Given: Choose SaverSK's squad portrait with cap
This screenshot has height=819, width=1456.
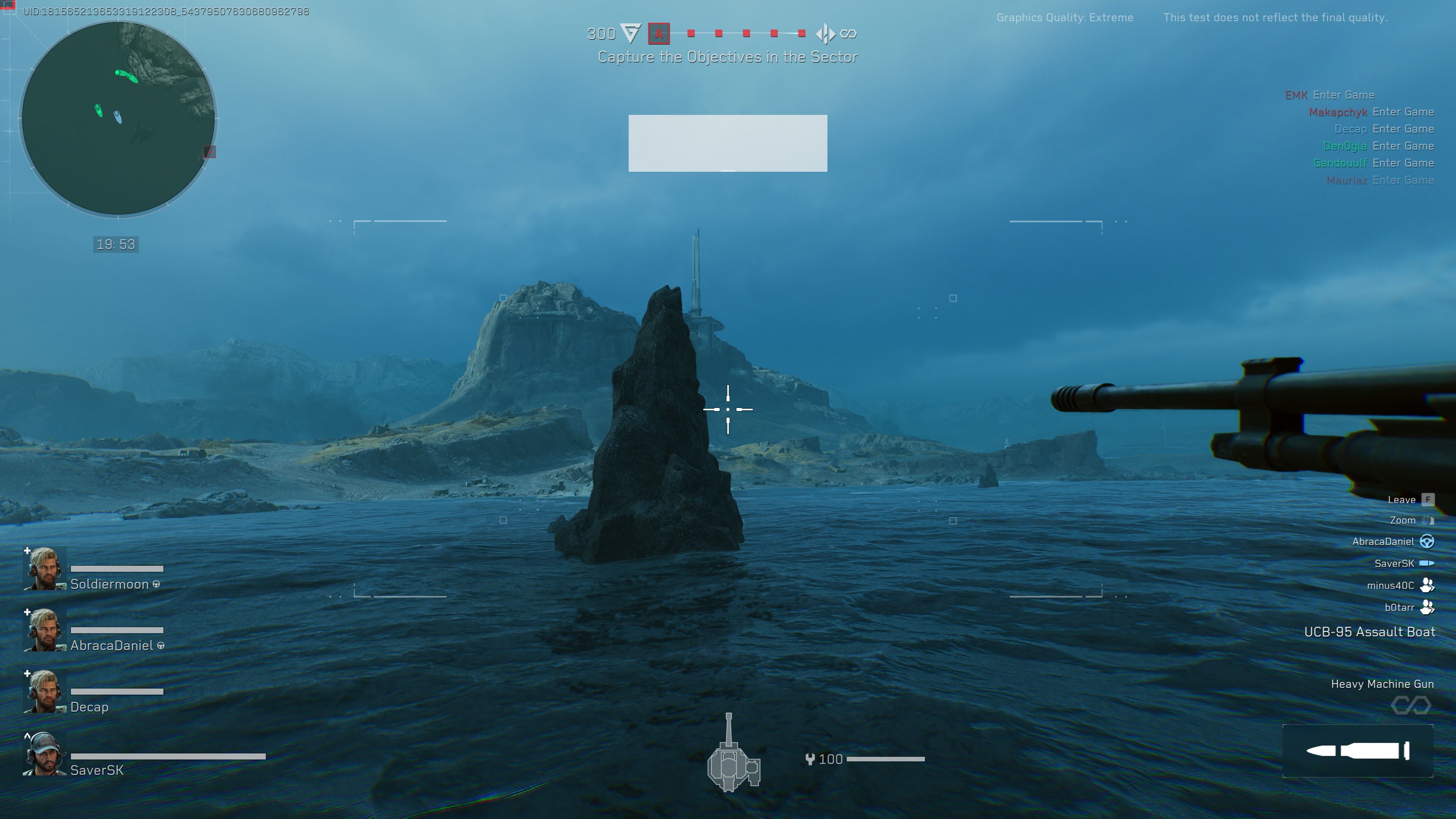Looking at the screenshot, I should [45, 754].
